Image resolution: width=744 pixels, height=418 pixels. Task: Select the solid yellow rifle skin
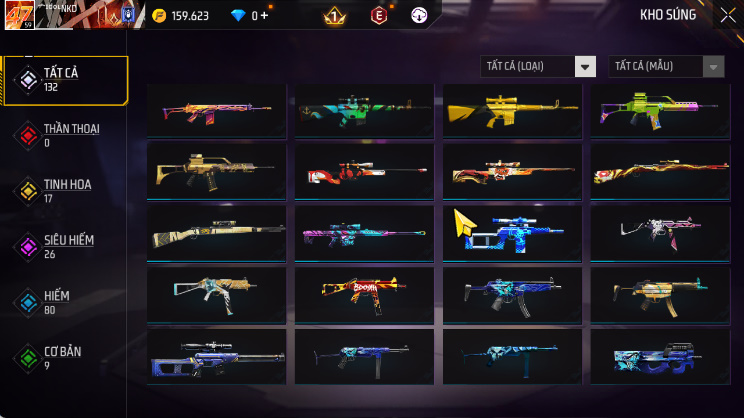click(x=512, y=110)
